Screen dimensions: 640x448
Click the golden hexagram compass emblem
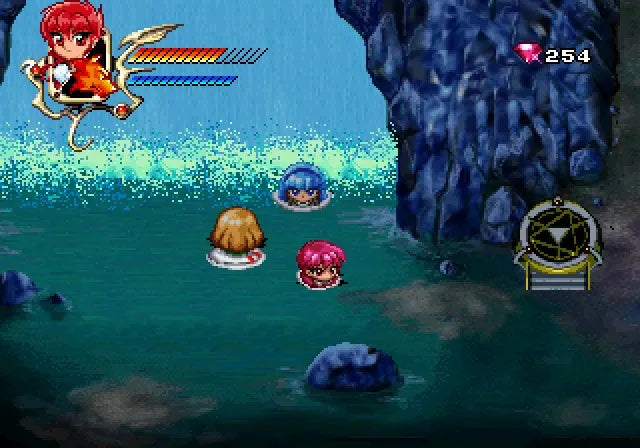point(558,234)
